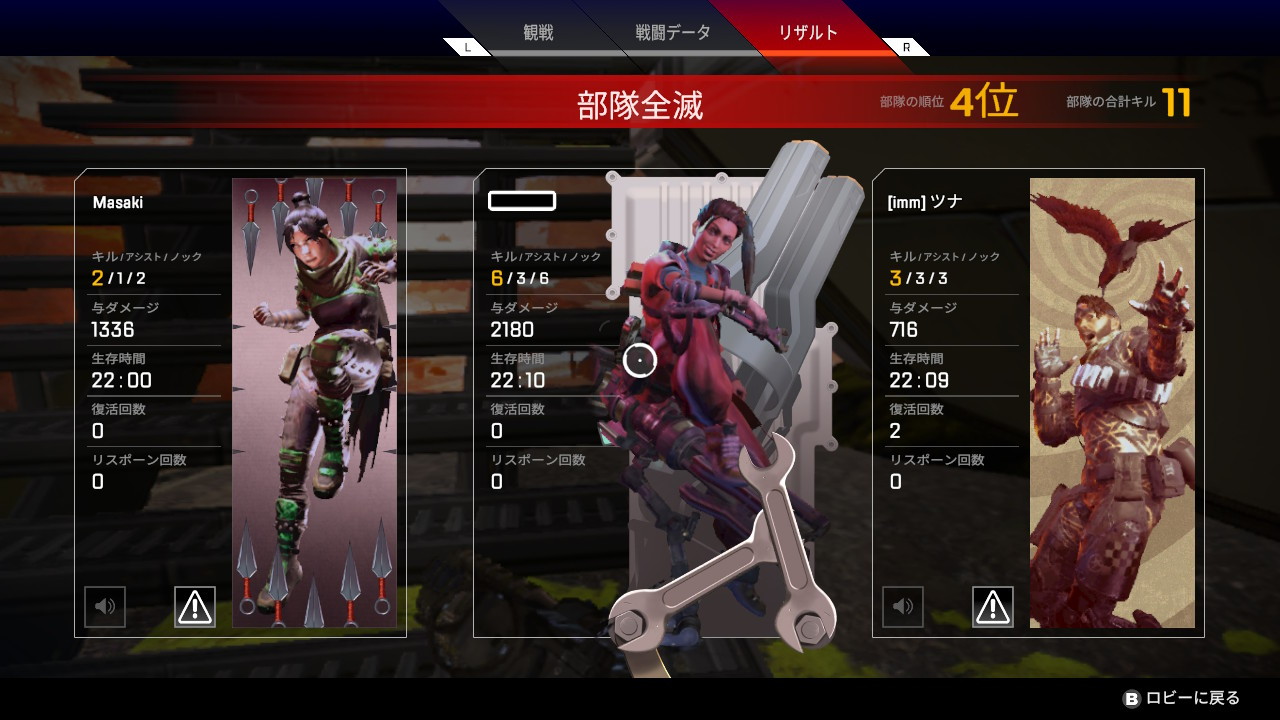The height and width of the screenshot is (720, 1280).
Task: Toggle voice mute for [imm] ツナ
Action: pos(902,606)
